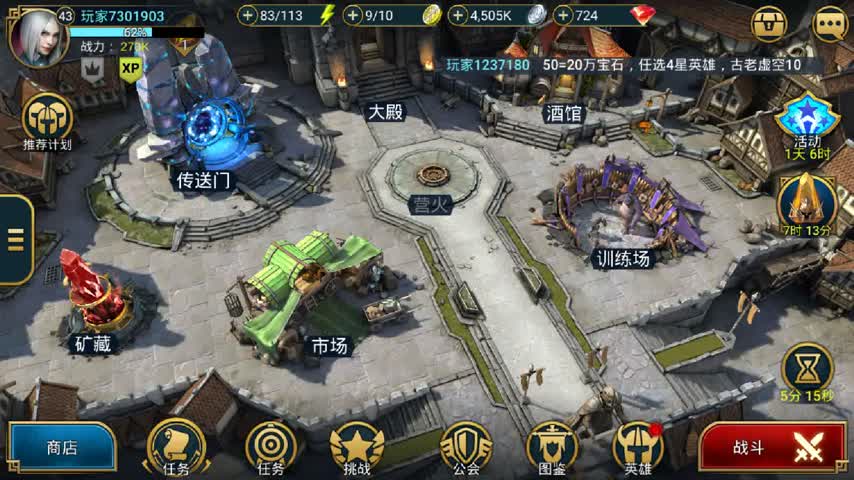This screenshot has height=480, width=854.
Task: Open the 图鉴 codex icon
Action: [x=552, y=445]
